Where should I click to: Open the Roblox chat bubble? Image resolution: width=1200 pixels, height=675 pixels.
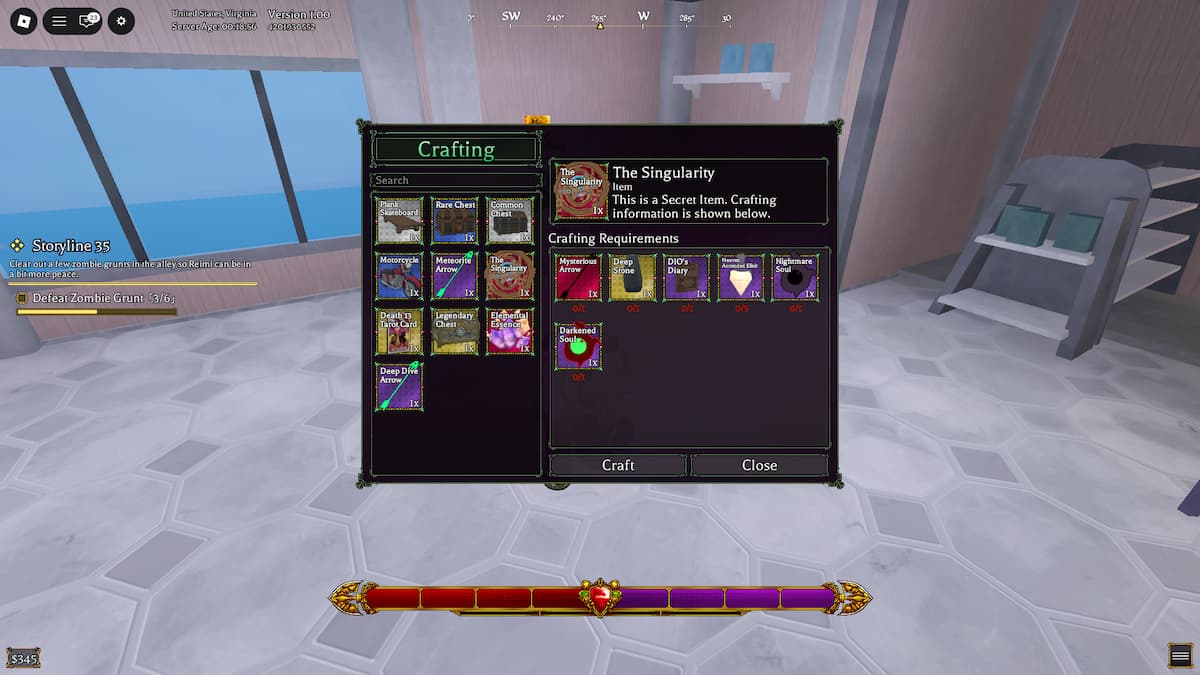(x=89, y=20)
